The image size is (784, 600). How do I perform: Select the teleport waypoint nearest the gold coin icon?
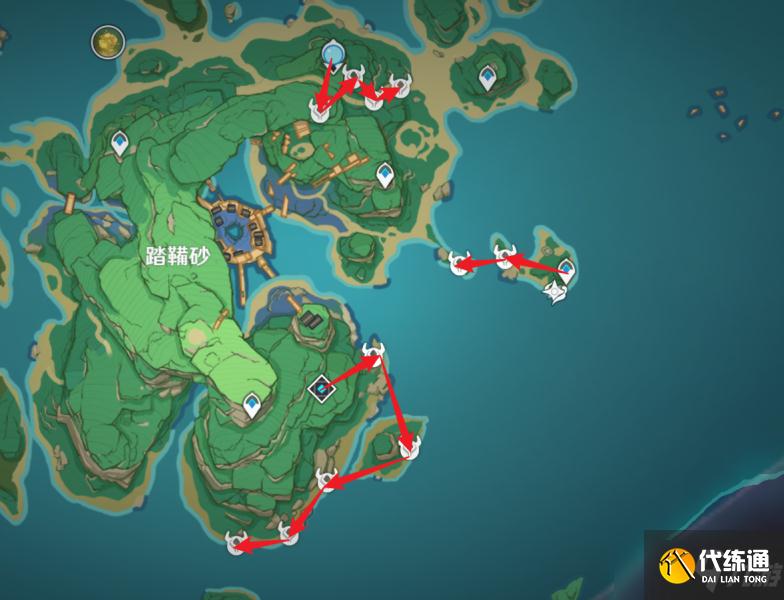click(121, 145)
